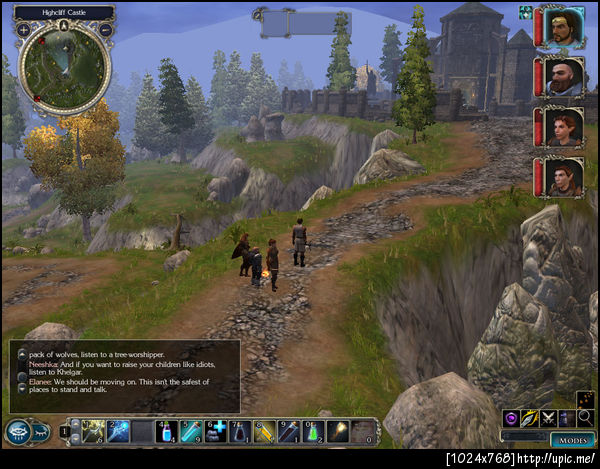Click the small icon left of top portrait
Viewport: 600px width, 469px height.
[x=525, y=12]
